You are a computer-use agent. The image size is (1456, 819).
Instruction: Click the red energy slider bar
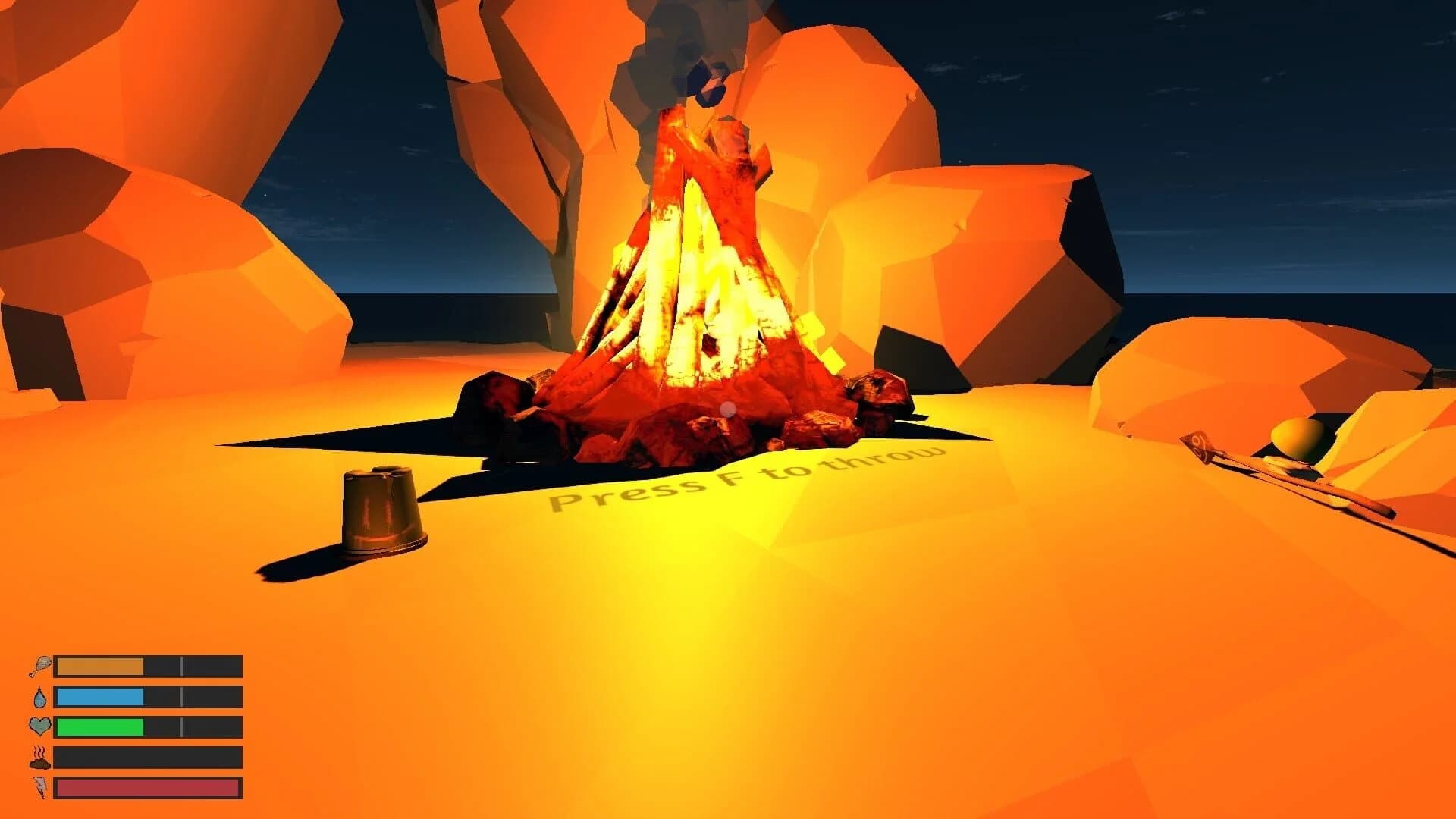148,789
